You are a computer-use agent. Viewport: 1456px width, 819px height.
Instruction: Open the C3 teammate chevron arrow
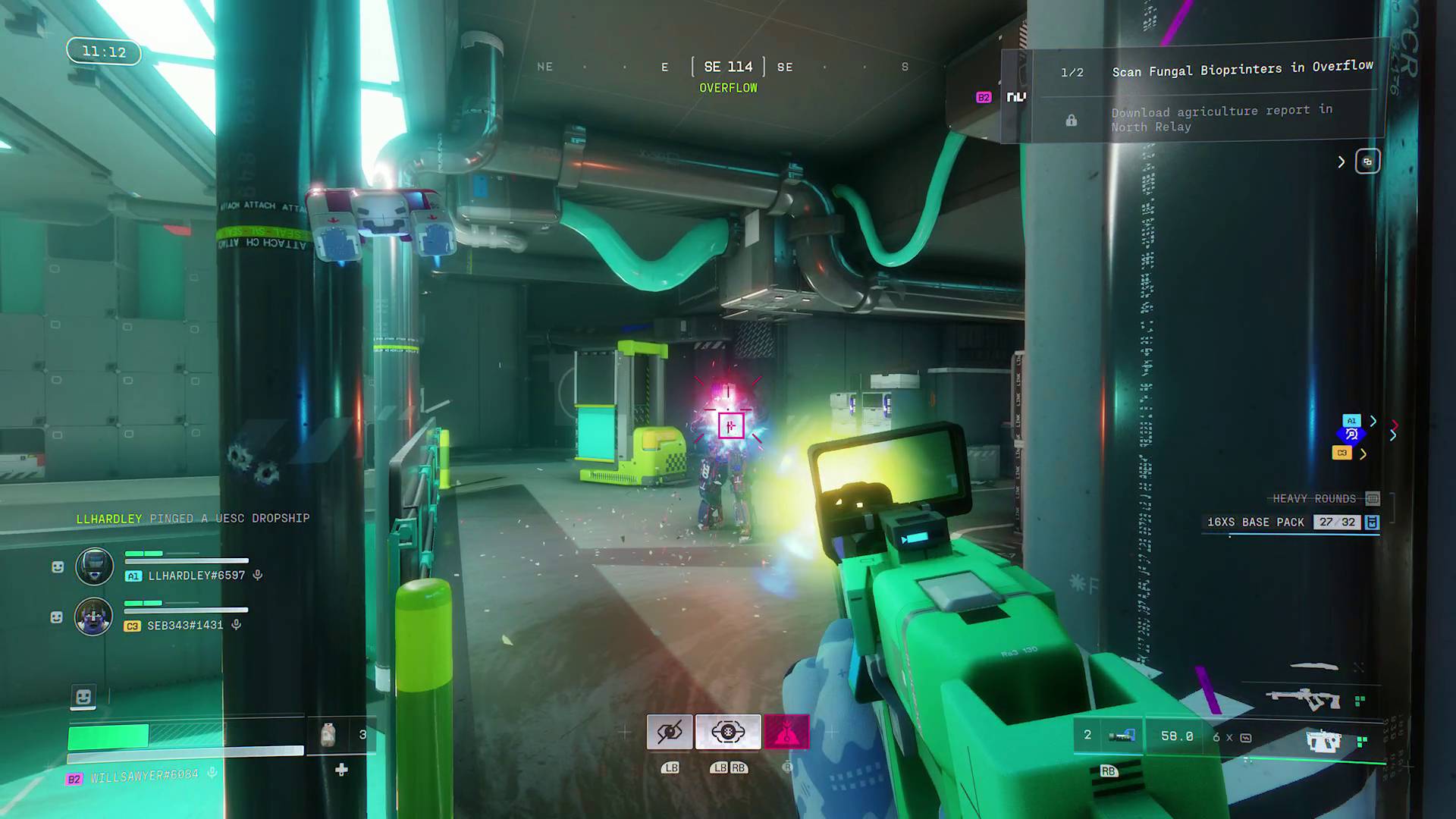(x=1363, y=454)
